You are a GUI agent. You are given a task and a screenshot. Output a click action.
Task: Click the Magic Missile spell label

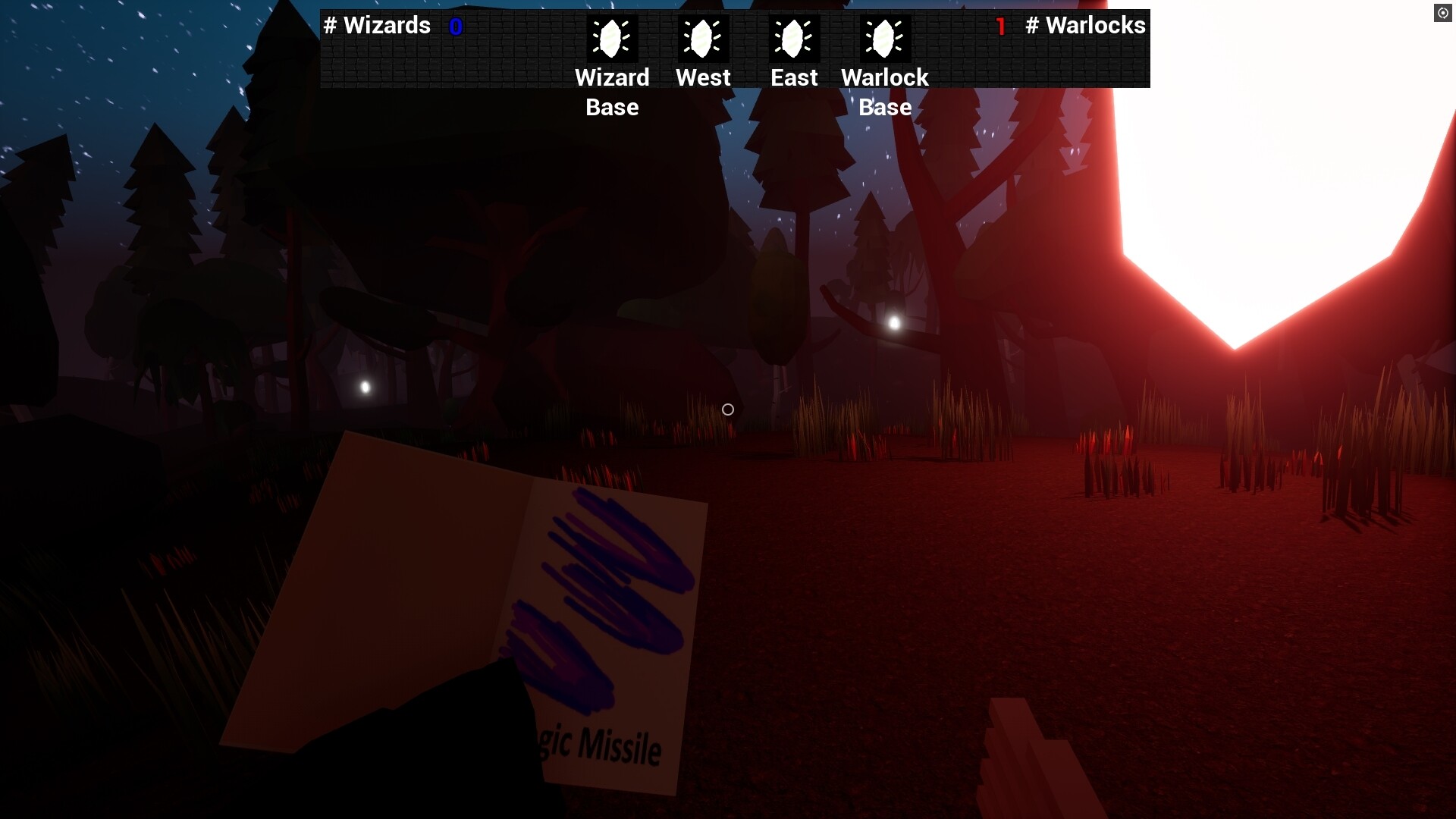pos(598,745)
